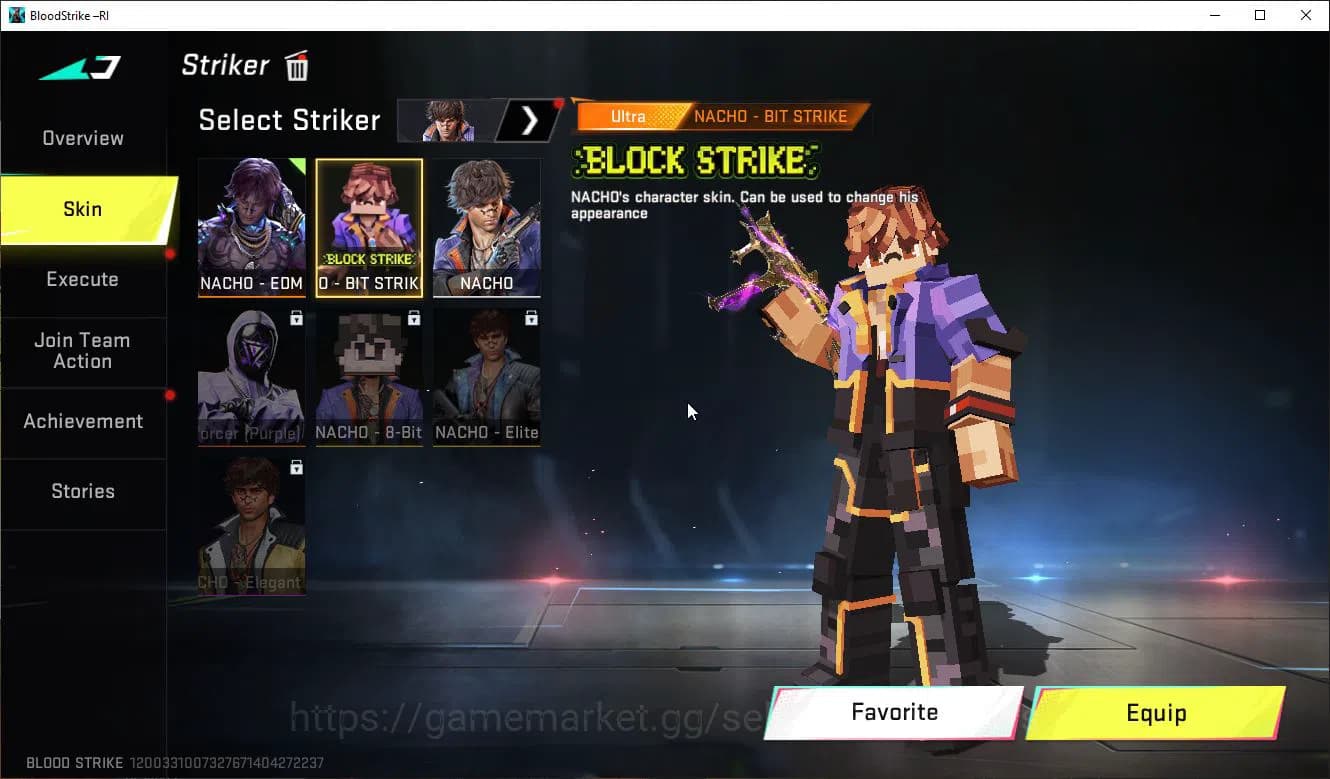Viewport: 1330px width, 779px height.
Task: Click the lock icon on NACHO - 8-Bit skin
Action: point(414,317)
